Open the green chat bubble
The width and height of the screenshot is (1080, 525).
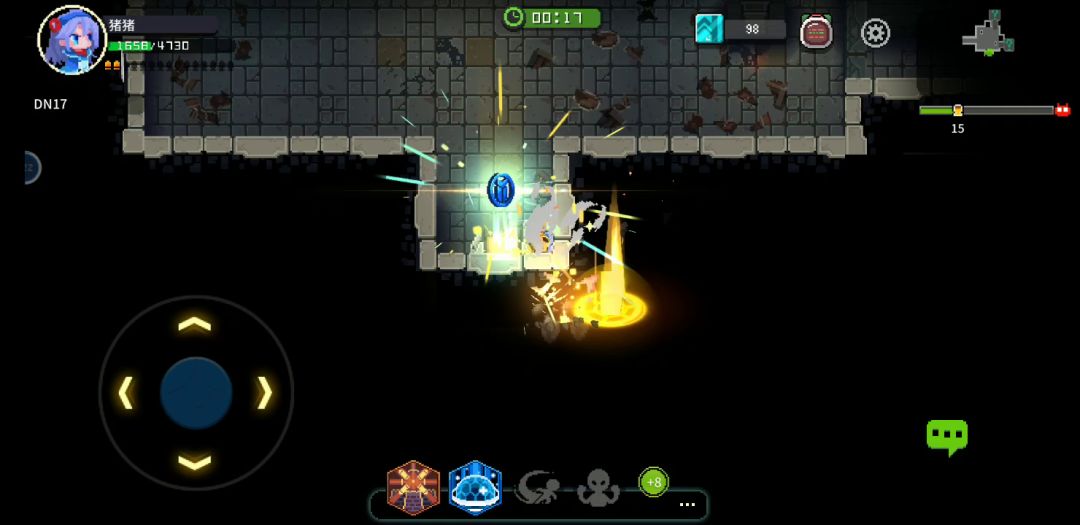click(x=946, y=436)
